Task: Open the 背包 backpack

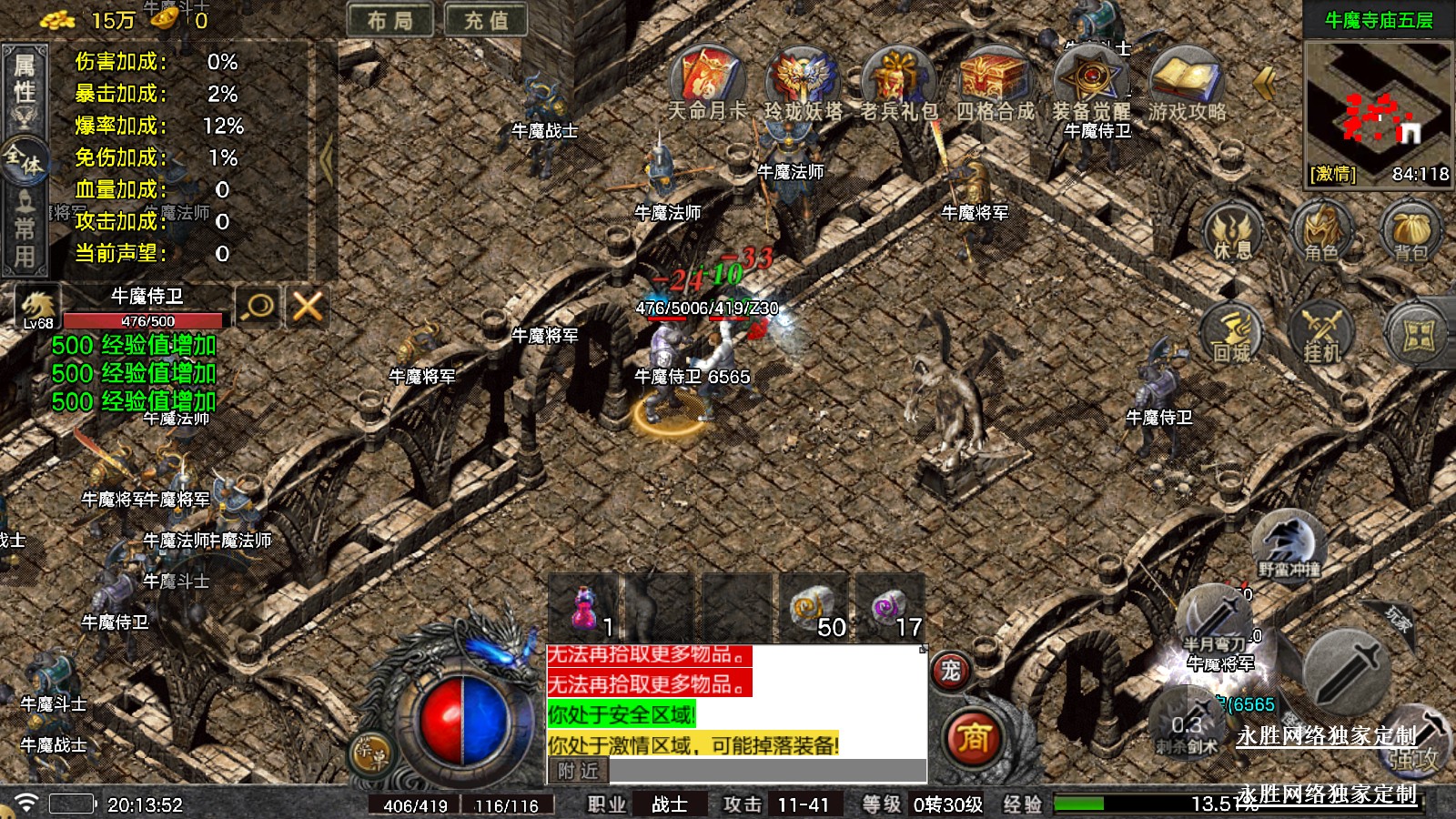Action: (x=1410, y=232)
